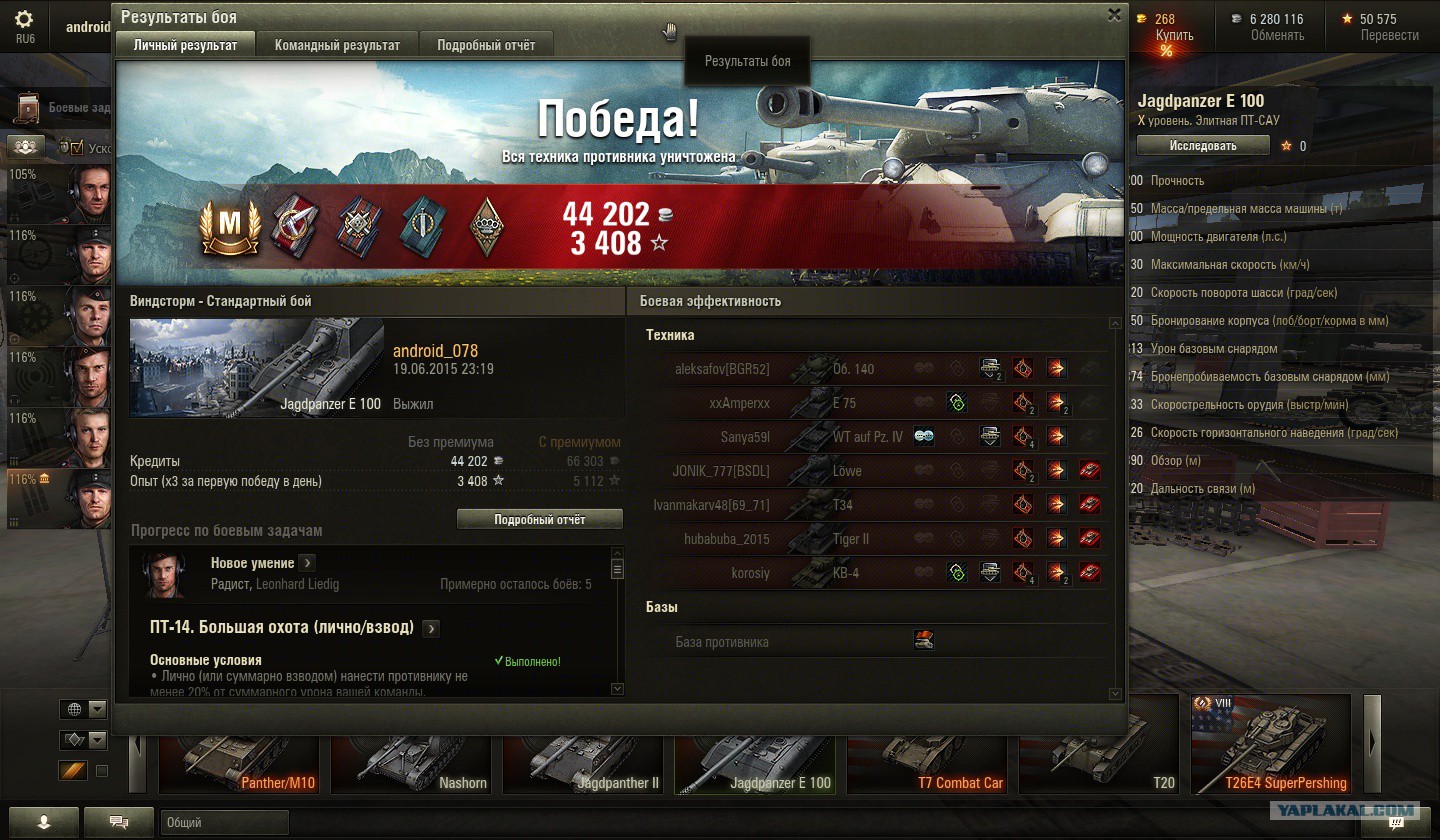The image size is (1440, 840).
Task: Select the Личный результат tab
Action: tap(186, 45)
